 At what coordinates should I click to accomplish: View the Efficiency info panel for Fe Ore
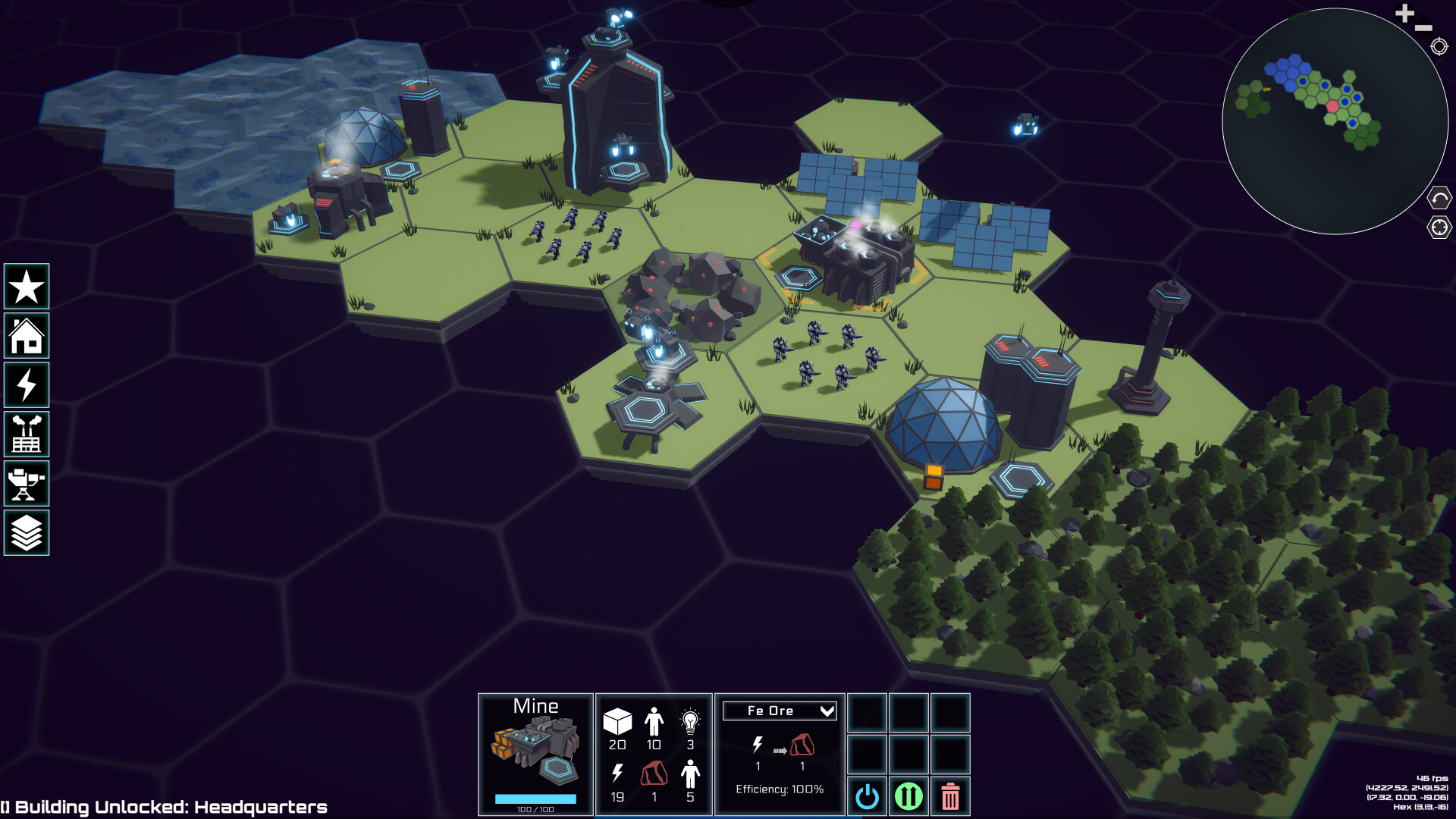point(779,789)
